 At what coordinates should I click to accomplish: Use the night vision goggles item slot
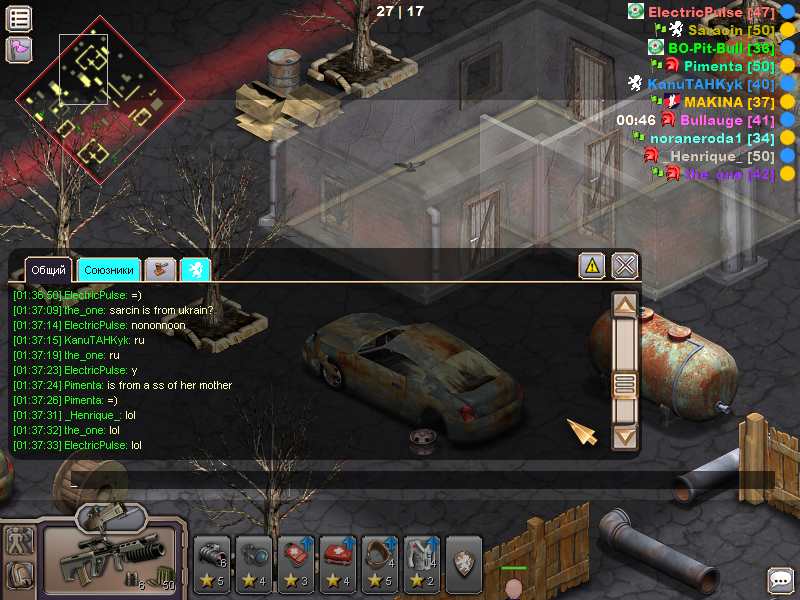212,562
